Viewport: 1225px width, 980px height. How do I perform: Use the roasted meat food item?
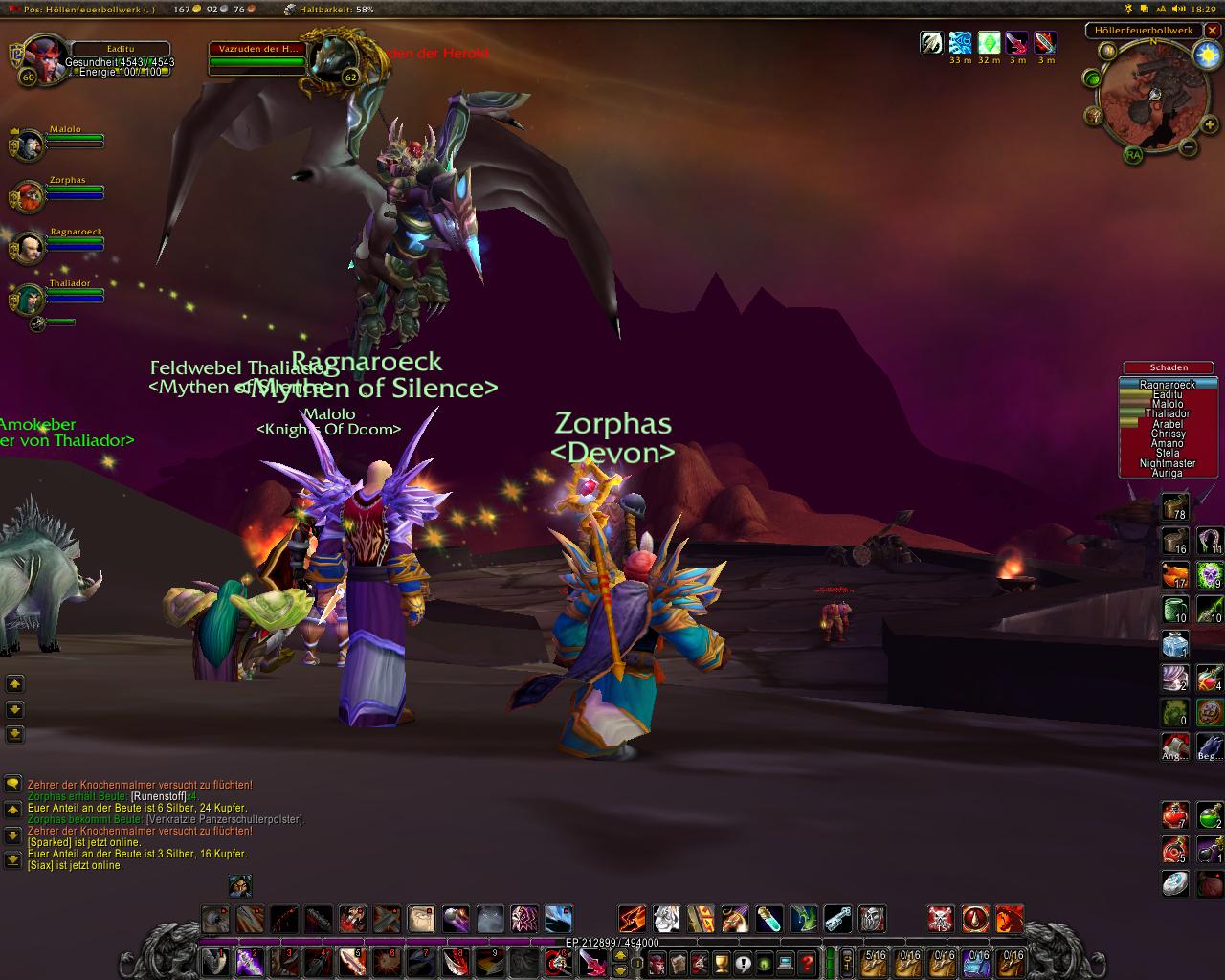pyautogui.click(x=1175, y=574)
